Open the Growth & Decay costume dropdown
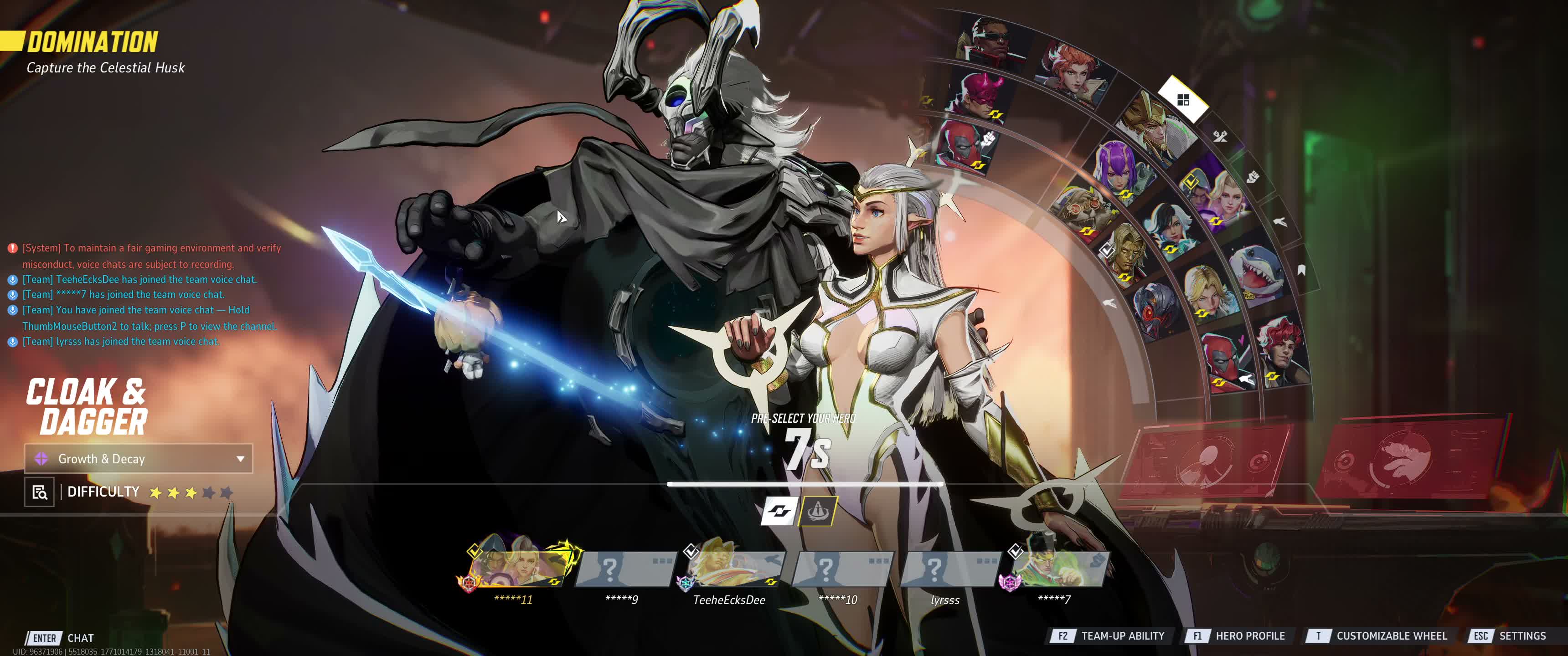The width and height of the screenshot is (1568, 656). [138, 459]
